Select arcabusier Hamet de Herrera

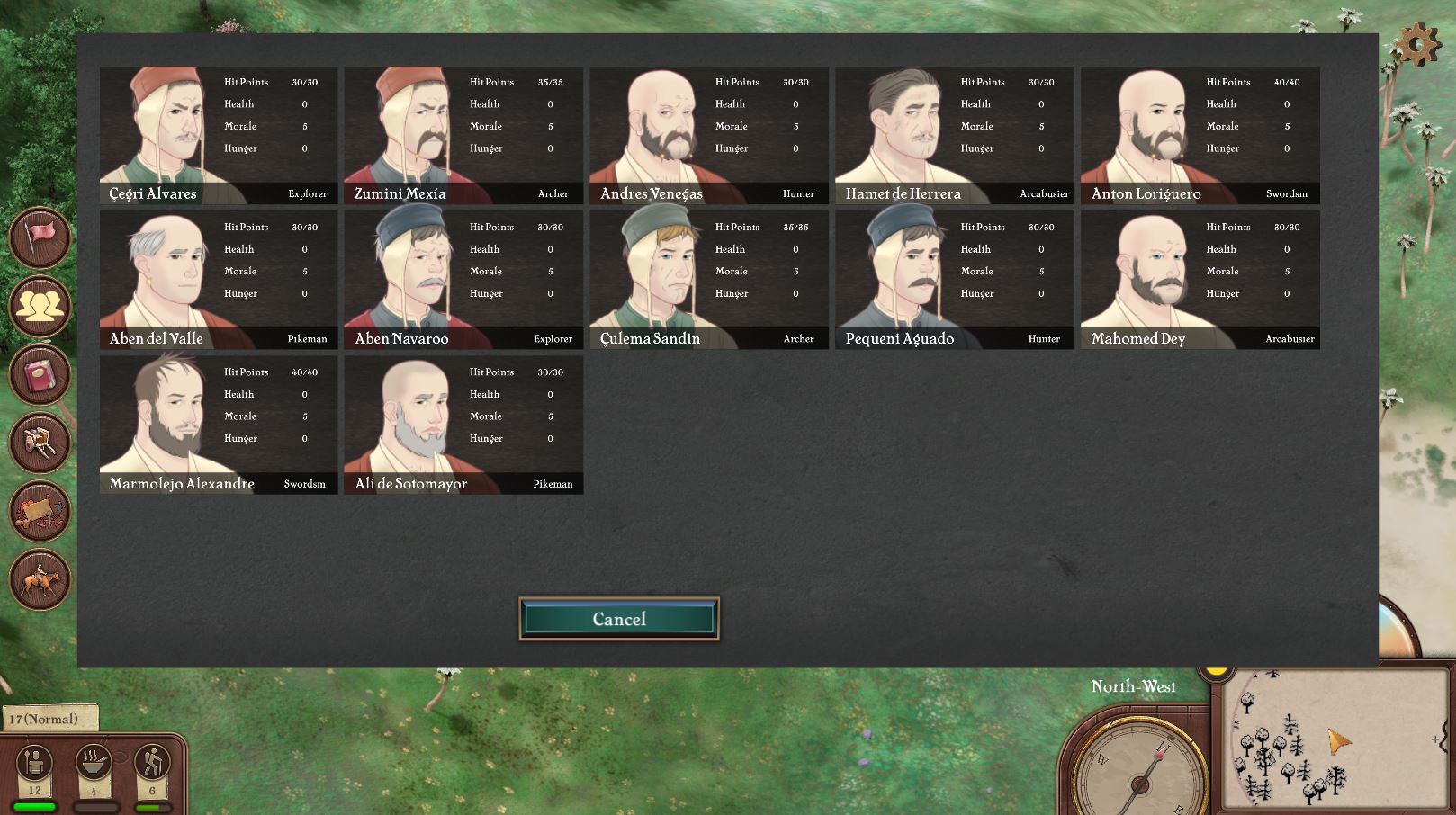955,135
